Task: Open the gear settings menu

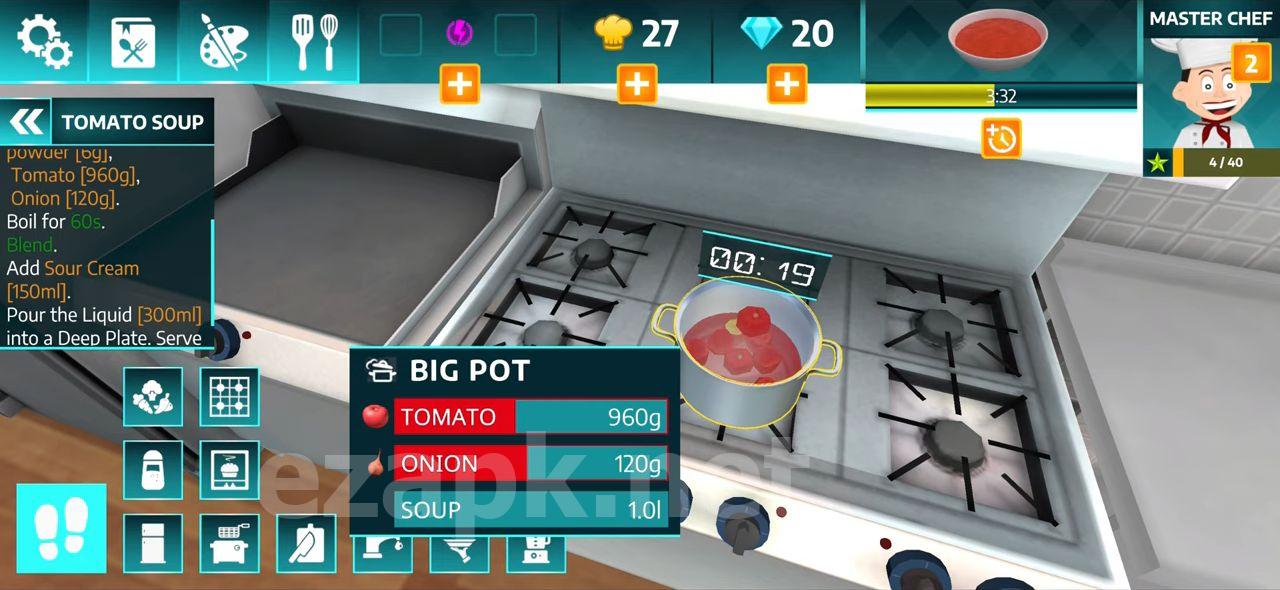Action: 44,41
